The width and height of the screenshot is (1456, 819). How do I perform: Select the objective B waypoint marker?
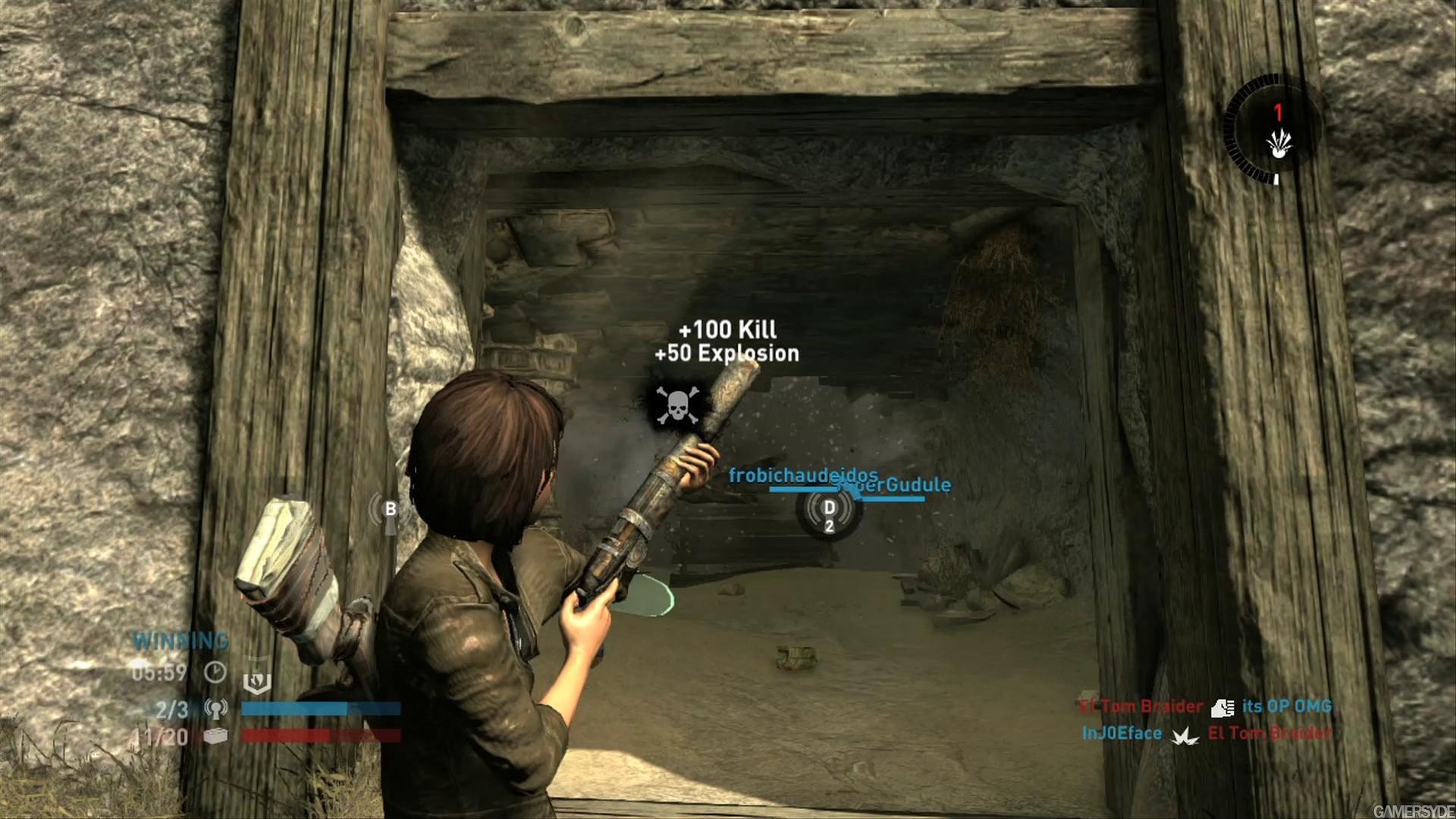[390, 510]
